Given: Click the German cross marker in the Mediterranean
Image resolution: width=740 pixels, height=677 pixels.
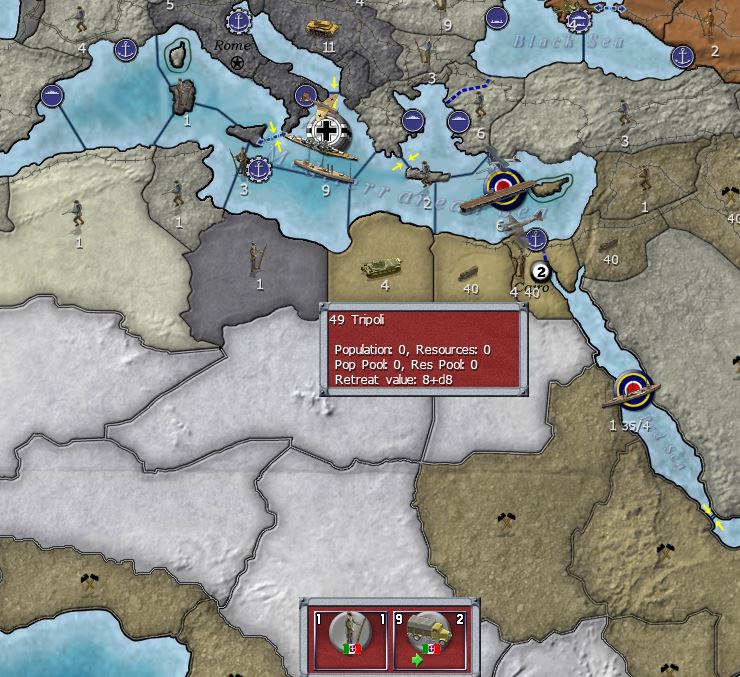Looking at the screenshot, I should coord(326,128).
